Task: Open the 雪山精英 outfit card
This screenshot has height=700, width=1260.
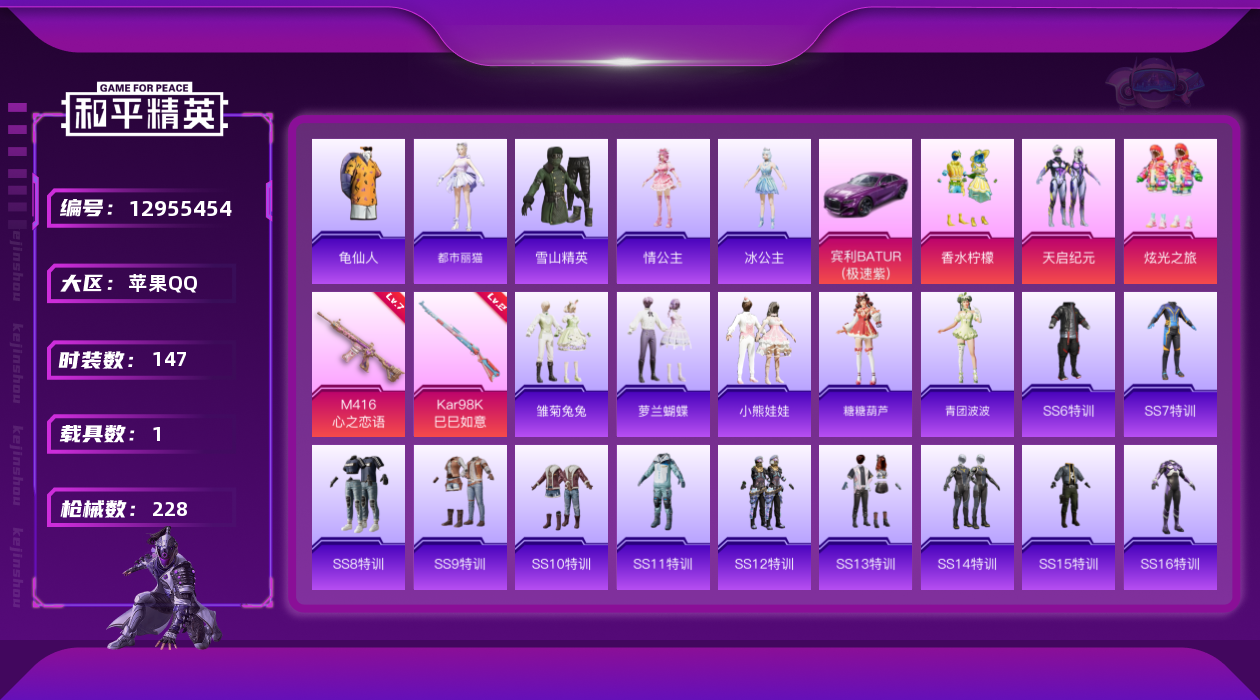Action: click(x=561, y=211)
